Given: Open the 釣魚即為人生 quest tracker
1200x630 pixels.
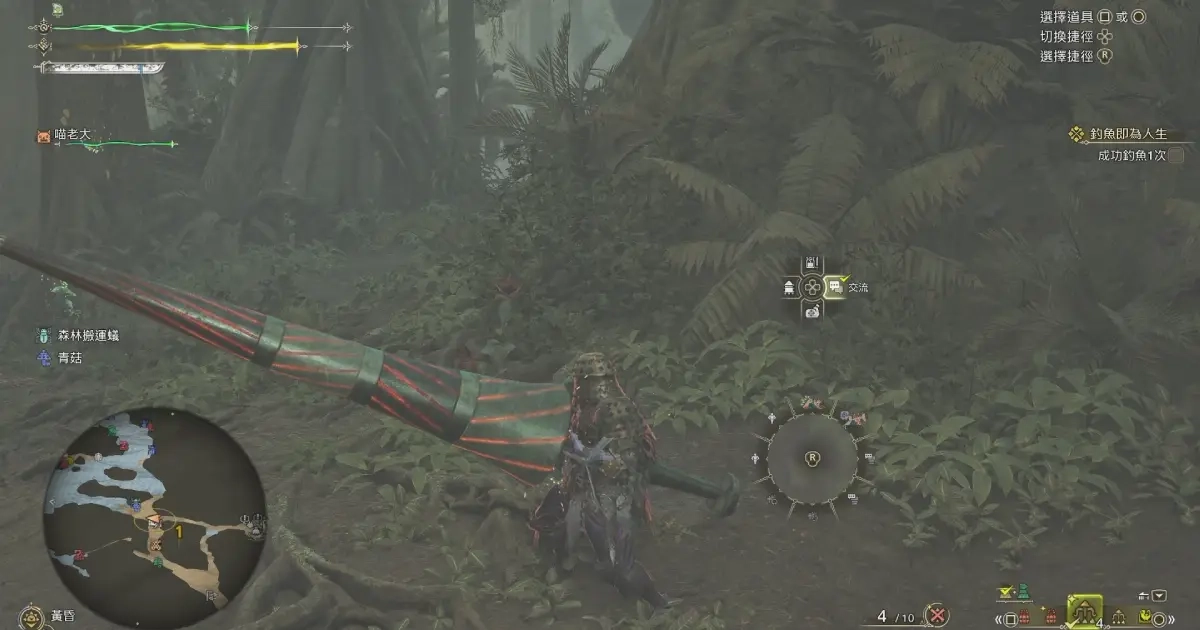Looking at the screenshot, I should click(x=1124, y=134).
